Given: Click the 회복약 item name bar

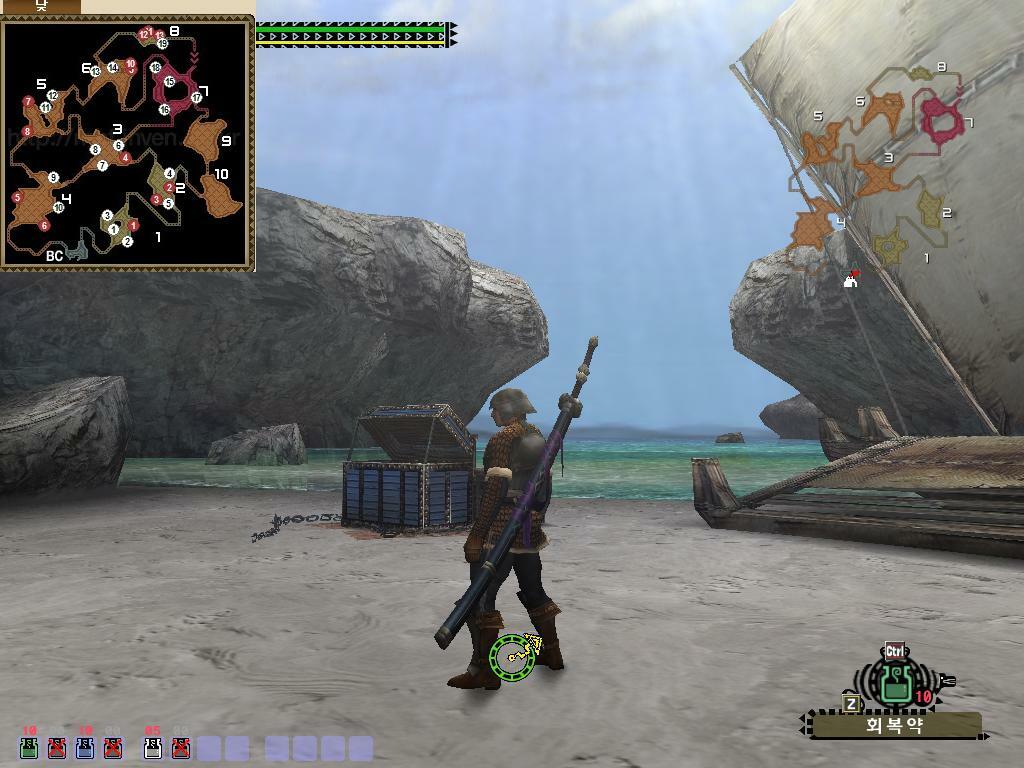Looking at the screenshot, I should click(895, 726).
